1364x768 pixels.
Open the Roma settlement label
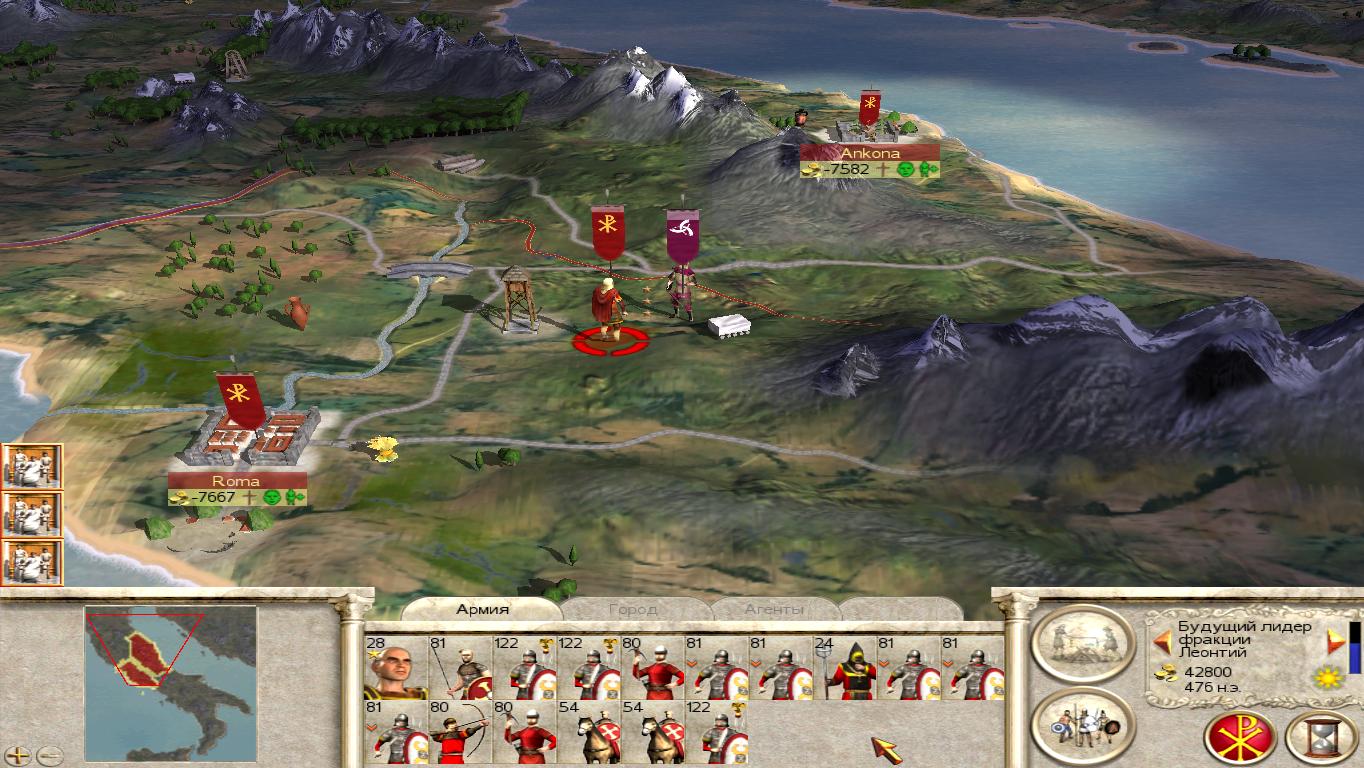click(236, 481)
